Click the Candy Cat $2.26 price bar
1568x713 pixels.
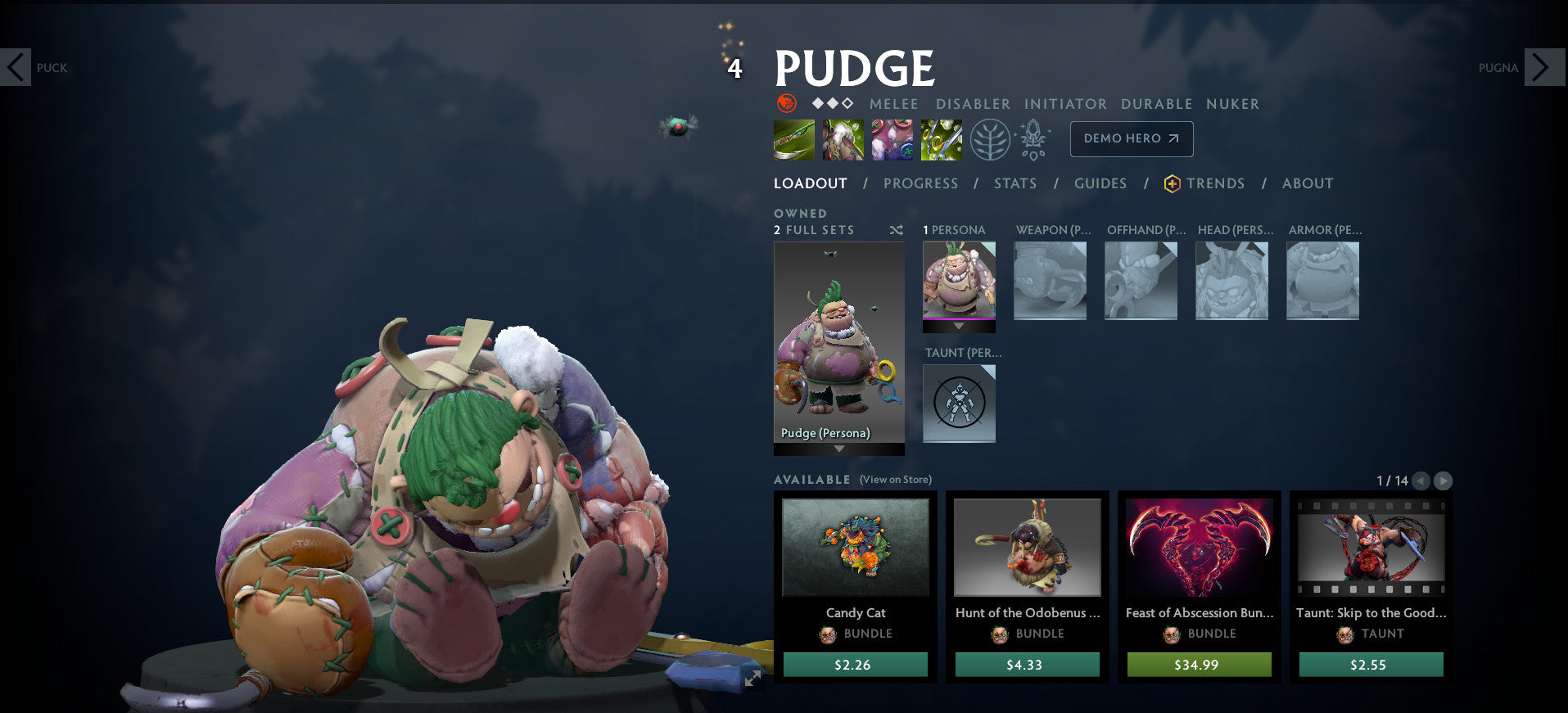855,665
